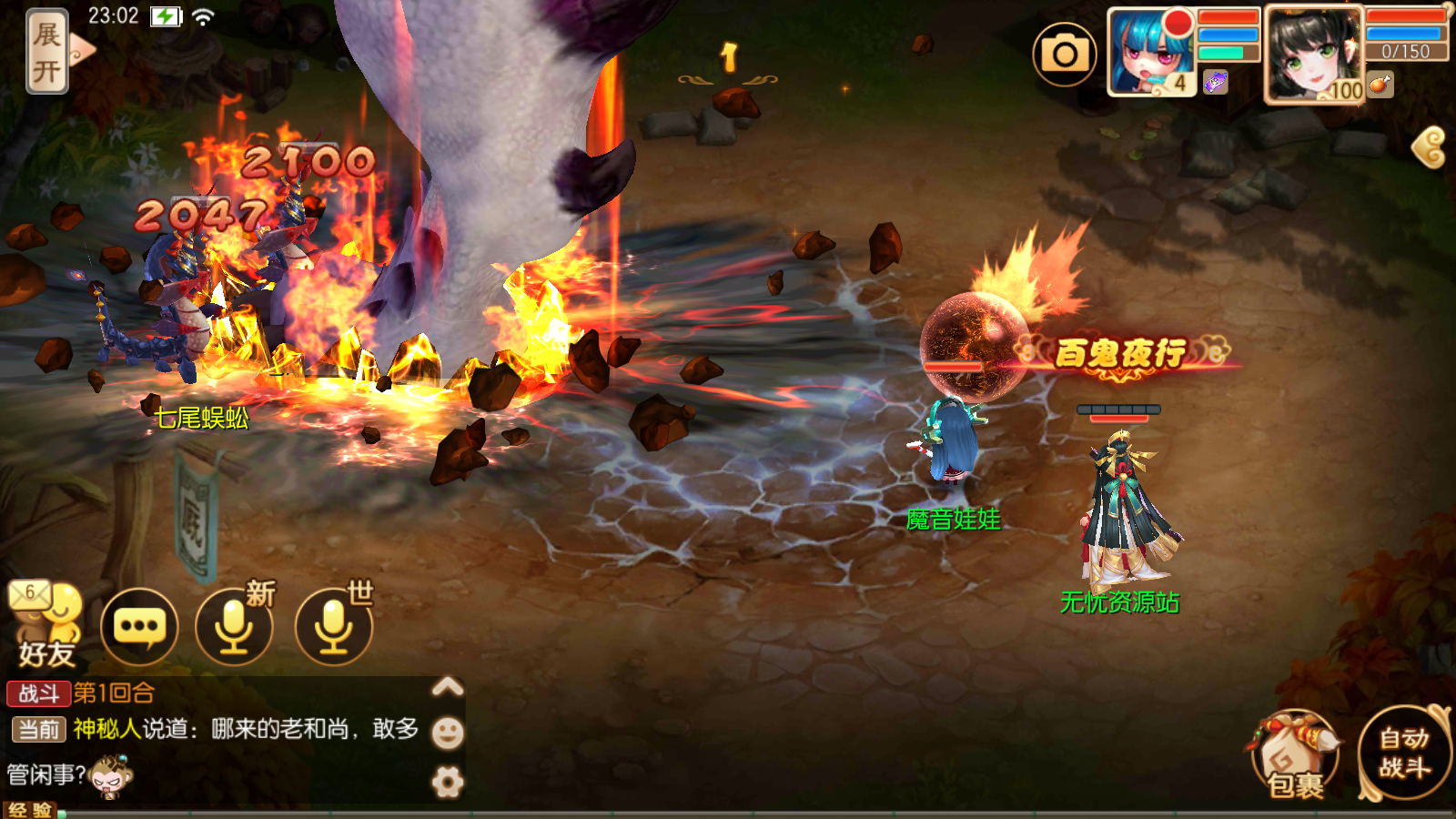Select the blue-haired pet portrait
This screenshot has height=819, width=1456.
(1150, 53)
